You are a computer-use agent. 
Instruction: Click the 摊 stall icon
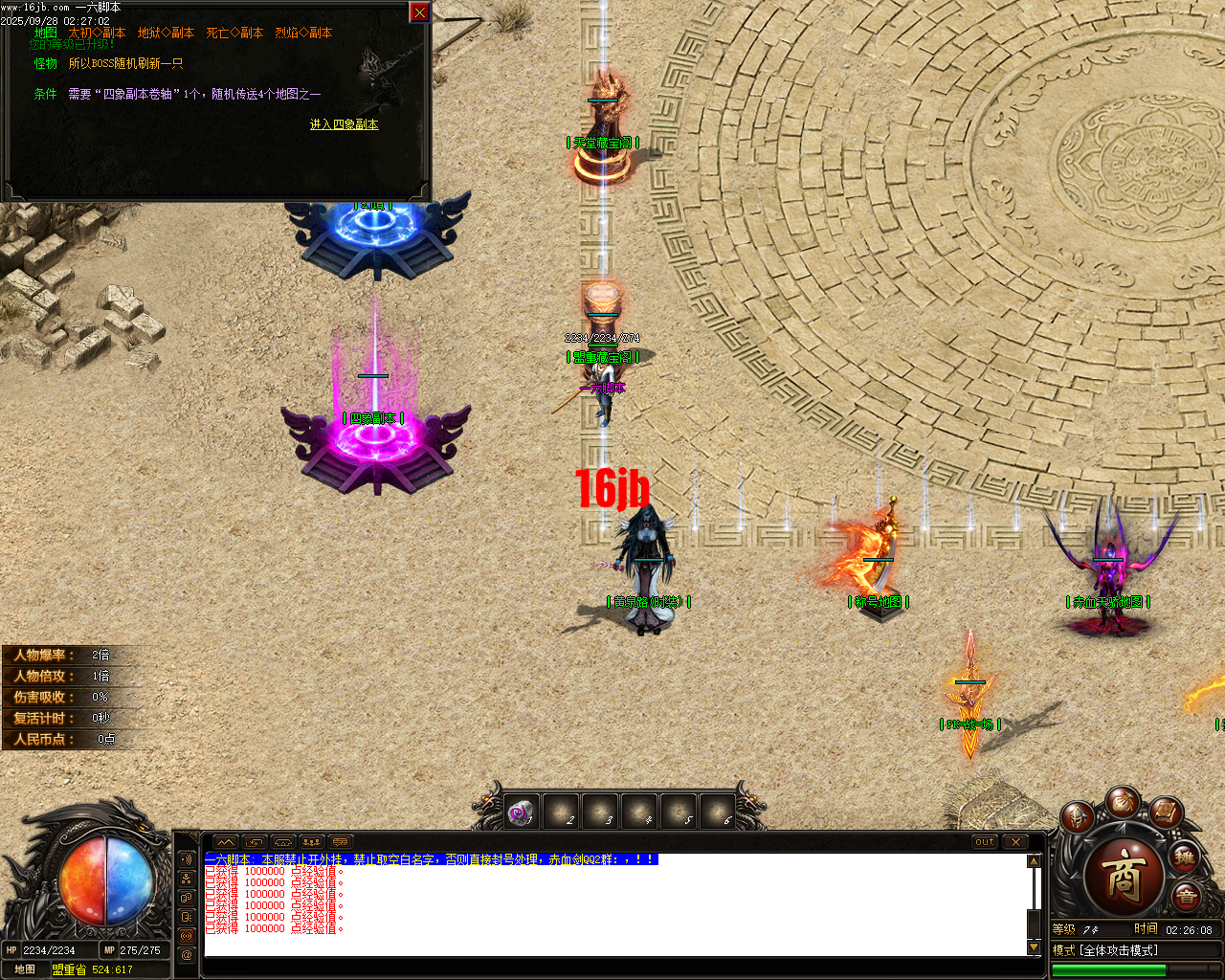point(1185,858)
